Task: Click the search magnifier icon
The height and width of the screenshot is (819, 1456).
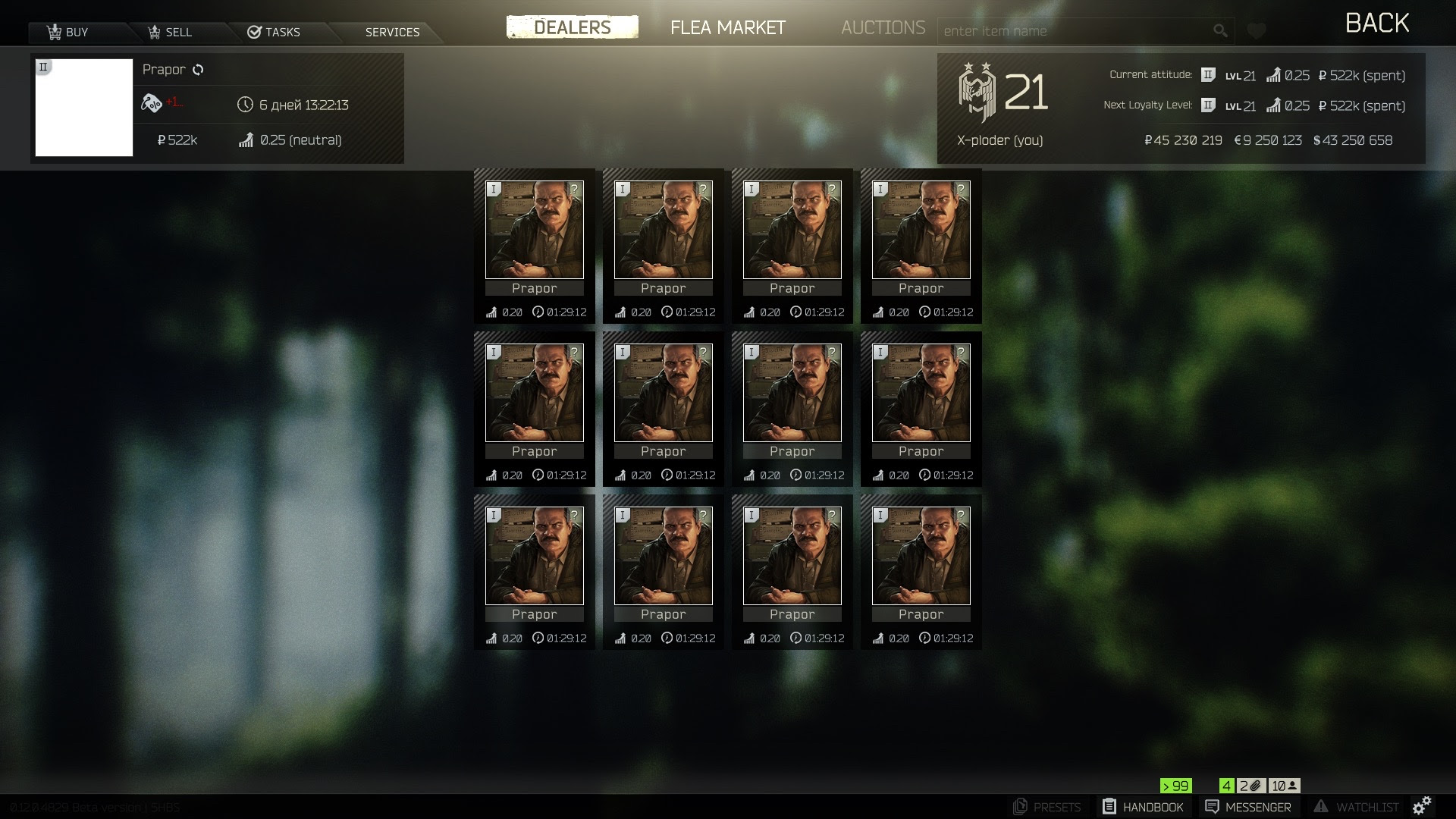Action: pyautogui.click(x=1221, y=30)
